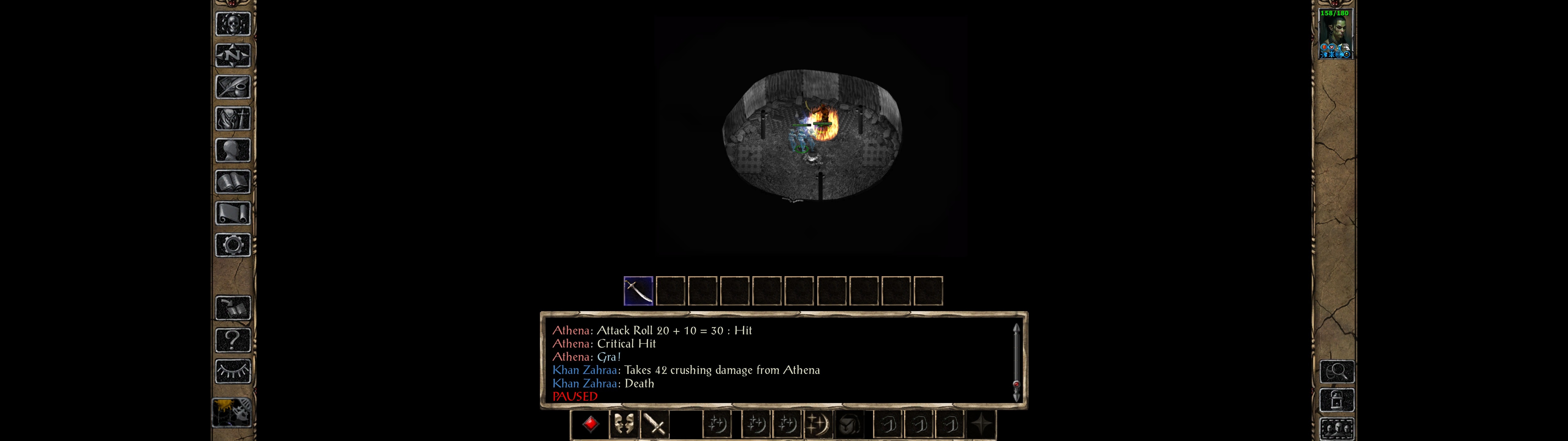Select the half-orc character portrait

1335,34
